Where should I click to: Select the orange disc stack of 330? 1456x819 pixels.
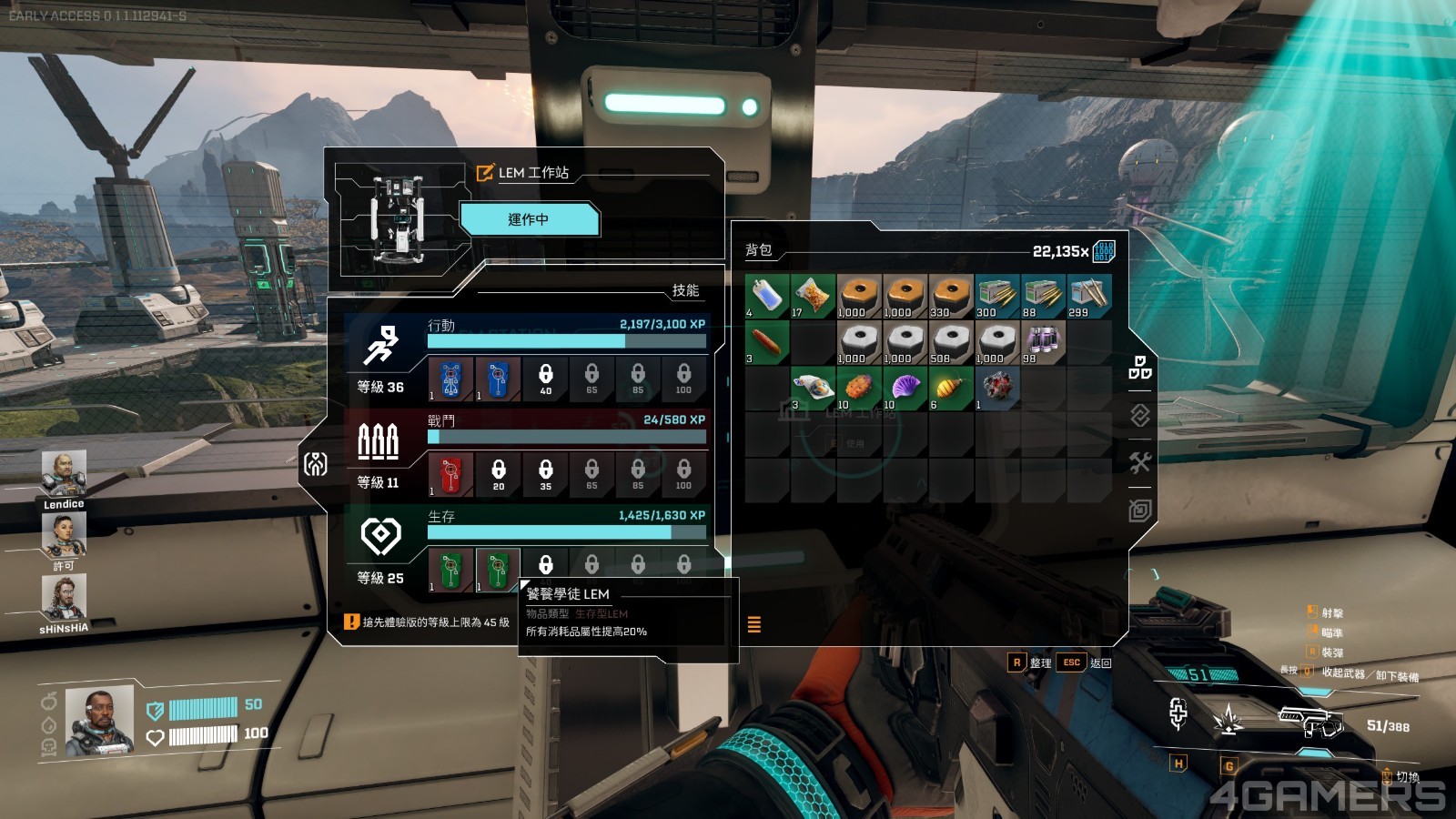point(951,296)
